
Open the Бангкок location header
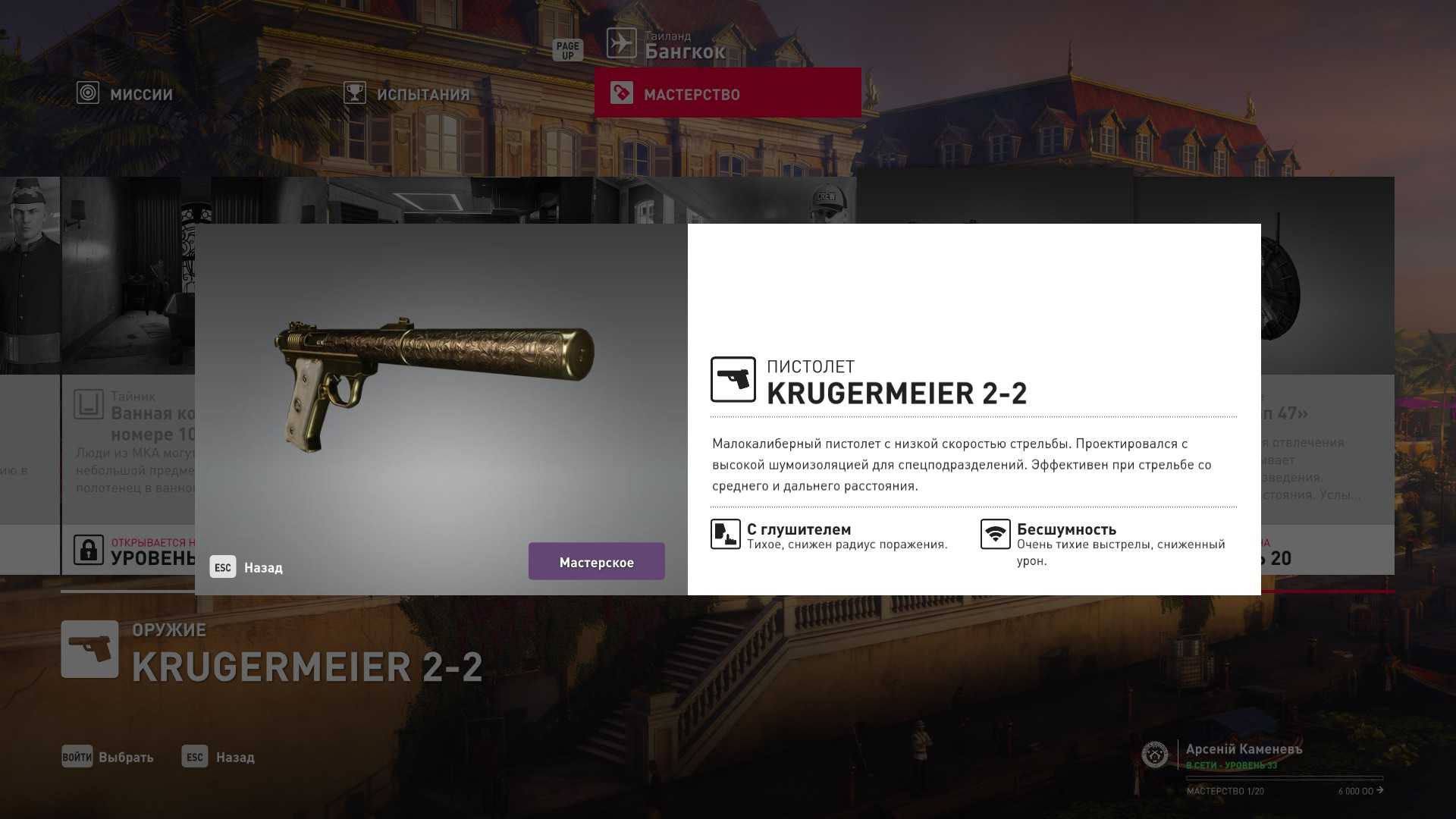click(666, 45)
